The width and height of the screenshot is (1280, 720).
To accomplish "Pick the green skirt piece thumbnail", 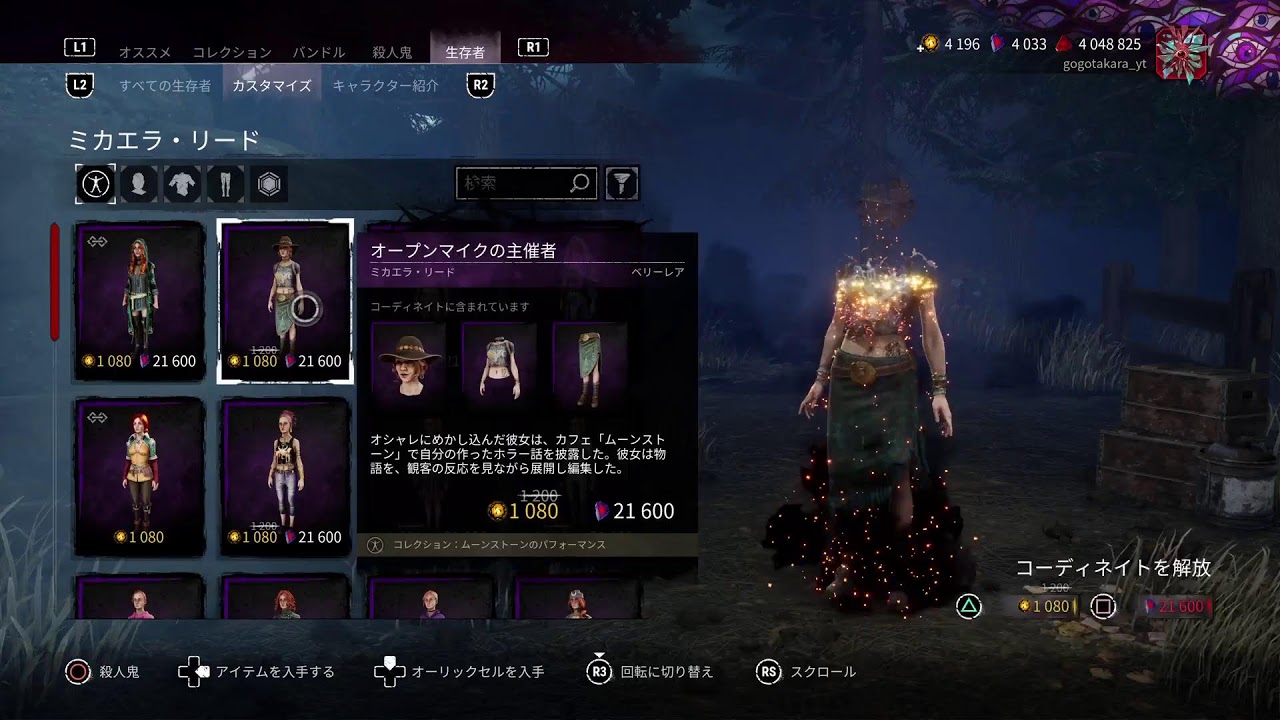I will (x=590, y=360).
